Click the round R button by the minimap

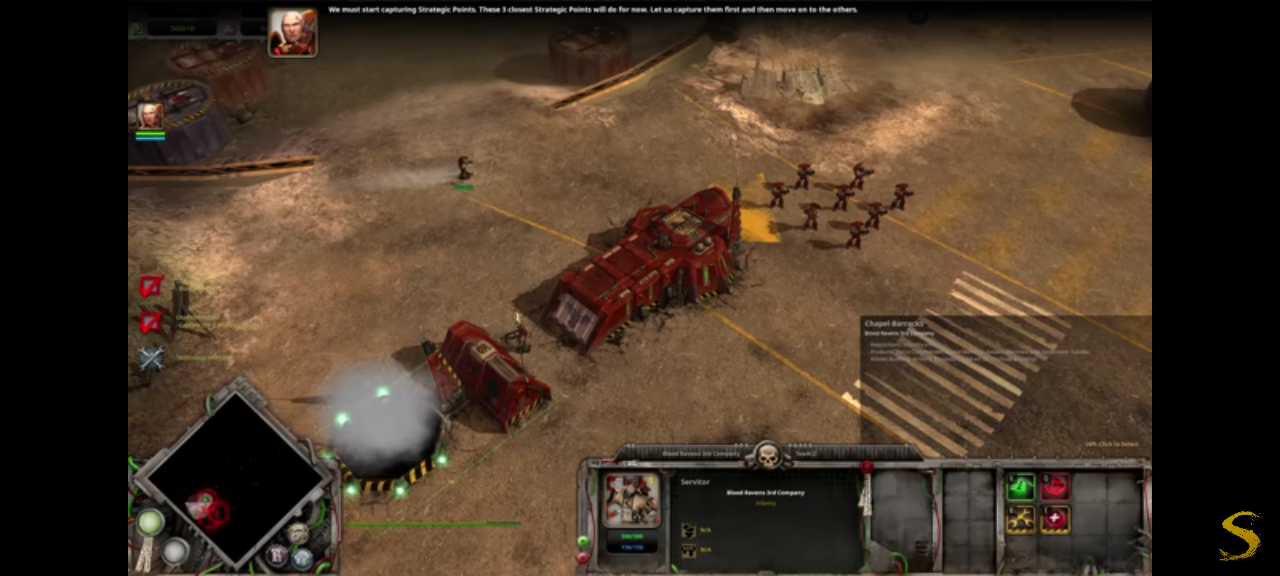coord(278,555)
